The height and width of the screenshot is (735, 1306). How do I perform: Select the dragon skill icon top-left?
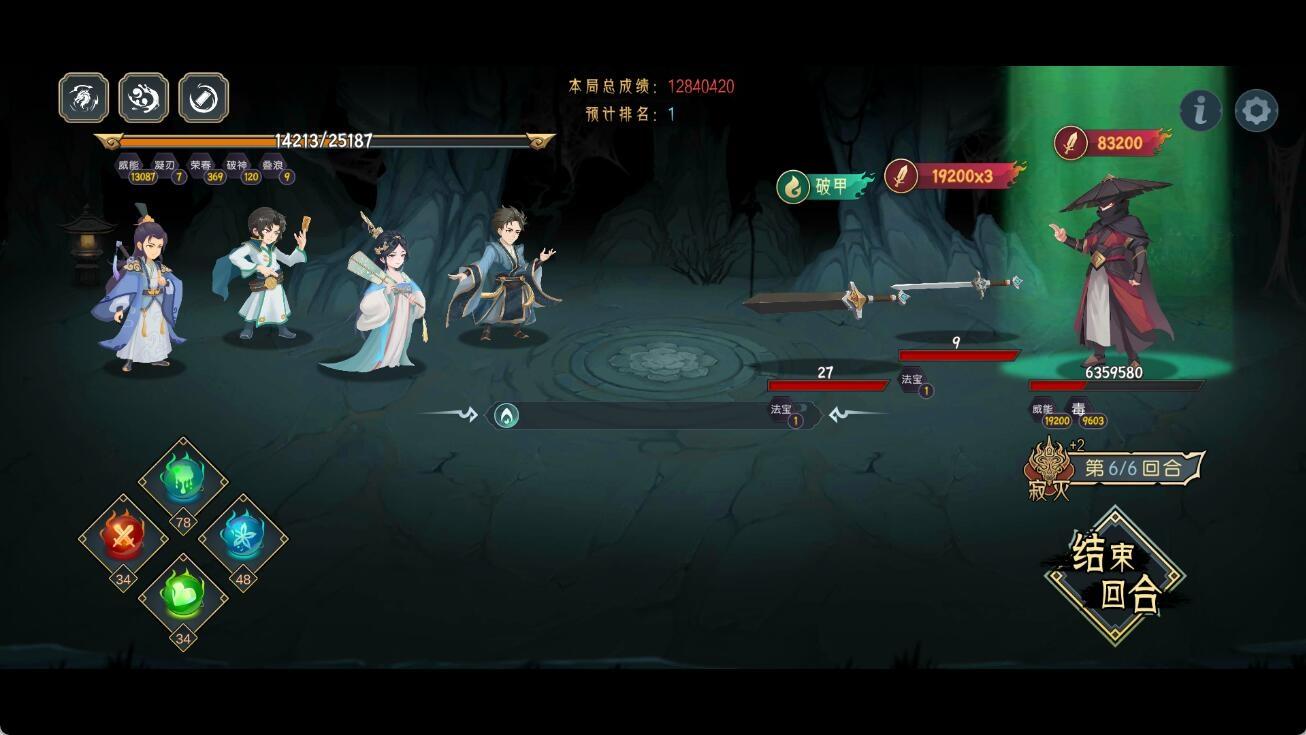[83, 96]
